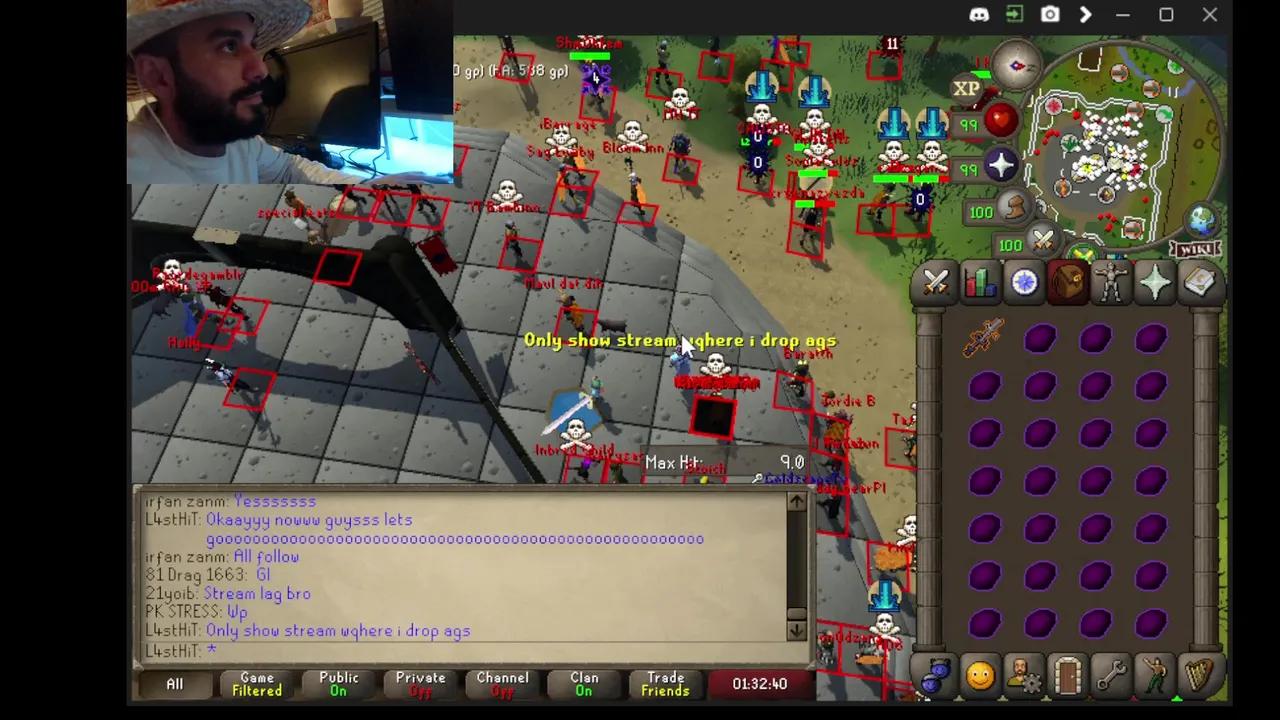
Task: Open the Music harp tab
Action: (1199, 676)
